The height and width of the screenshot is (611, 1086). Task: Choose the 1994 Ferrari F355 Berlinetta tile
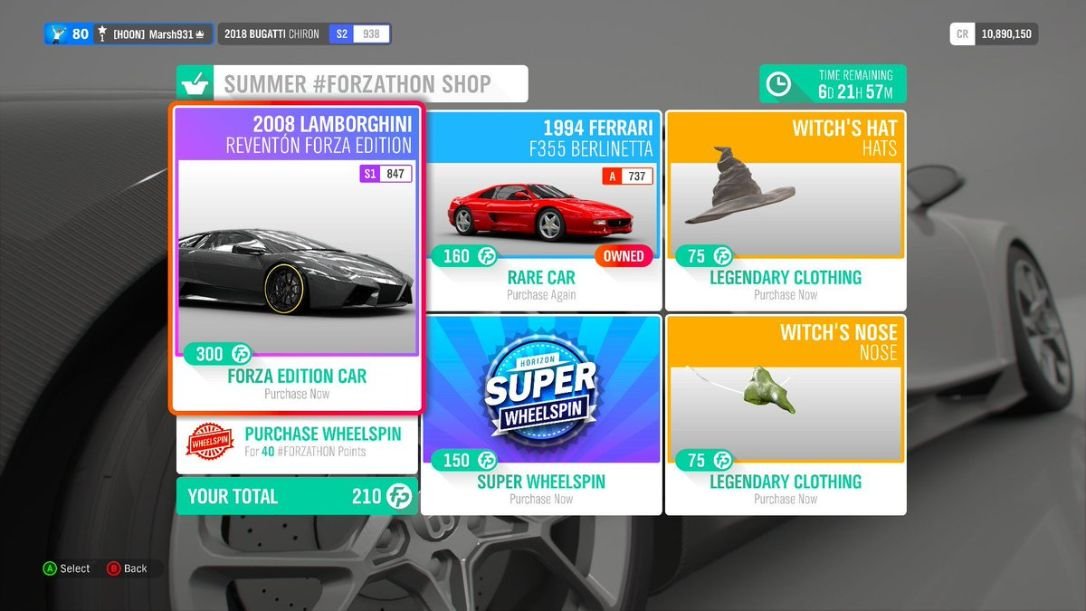pos(541,210)
